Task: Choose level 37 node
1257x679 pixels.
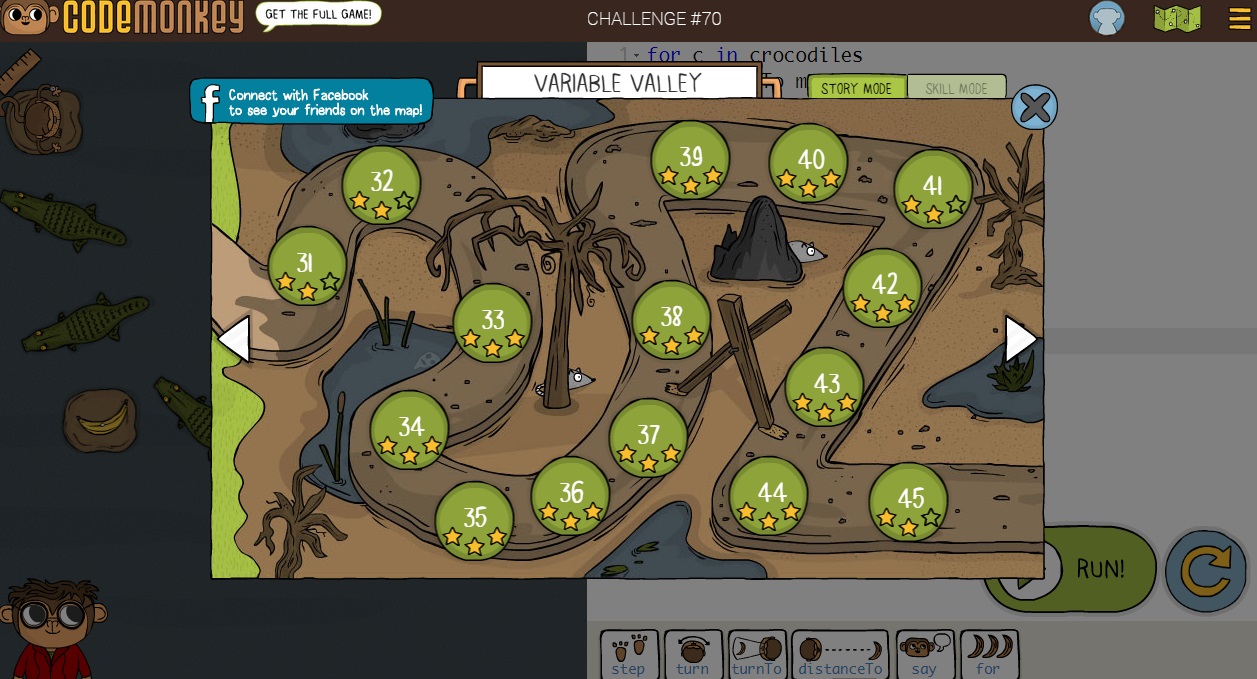Action: pyautogui.click(x=648, y=437)
